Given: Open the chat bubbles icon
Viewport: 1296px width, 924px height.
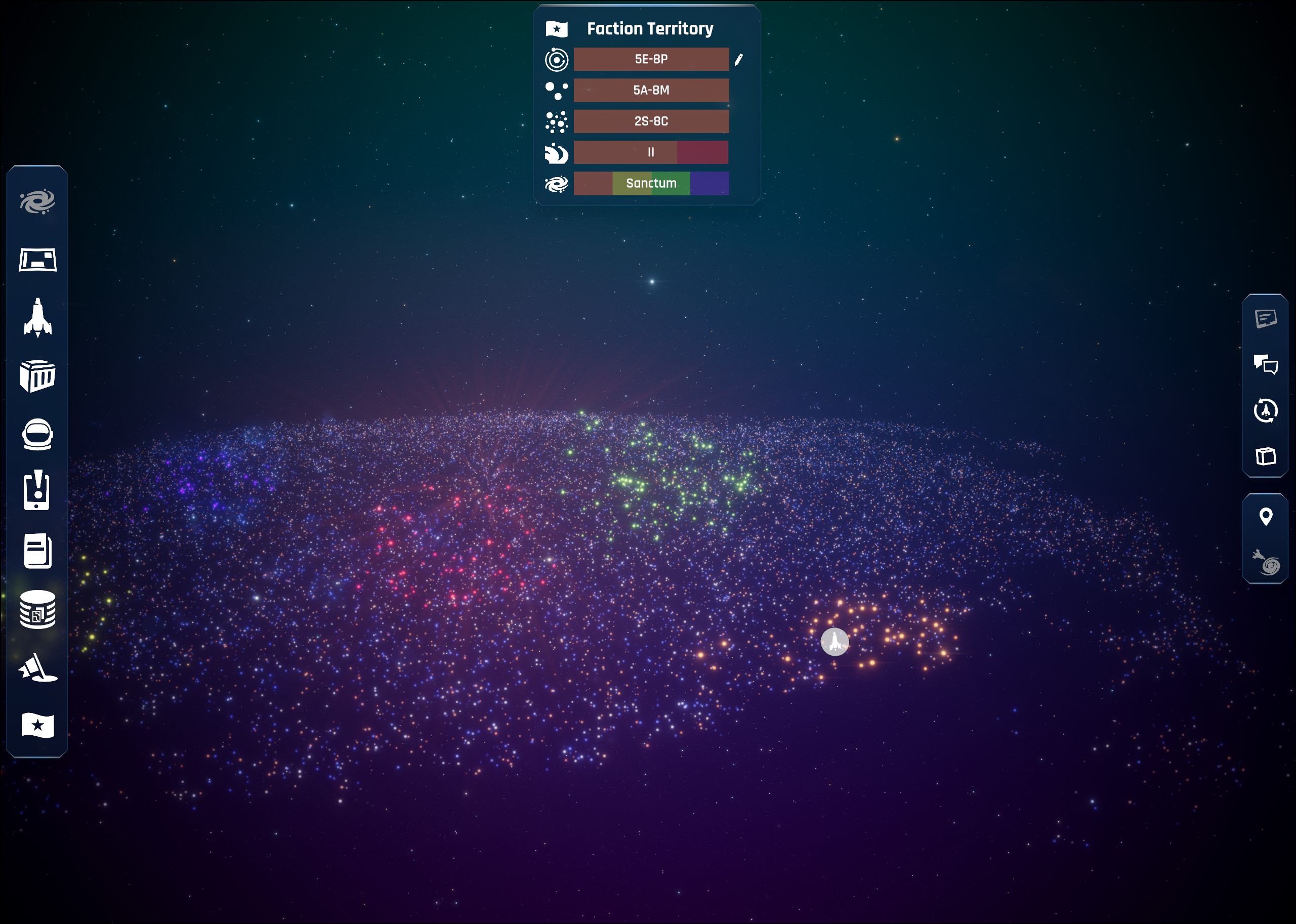Looking at the screenshot, I should click(1265, 364).
